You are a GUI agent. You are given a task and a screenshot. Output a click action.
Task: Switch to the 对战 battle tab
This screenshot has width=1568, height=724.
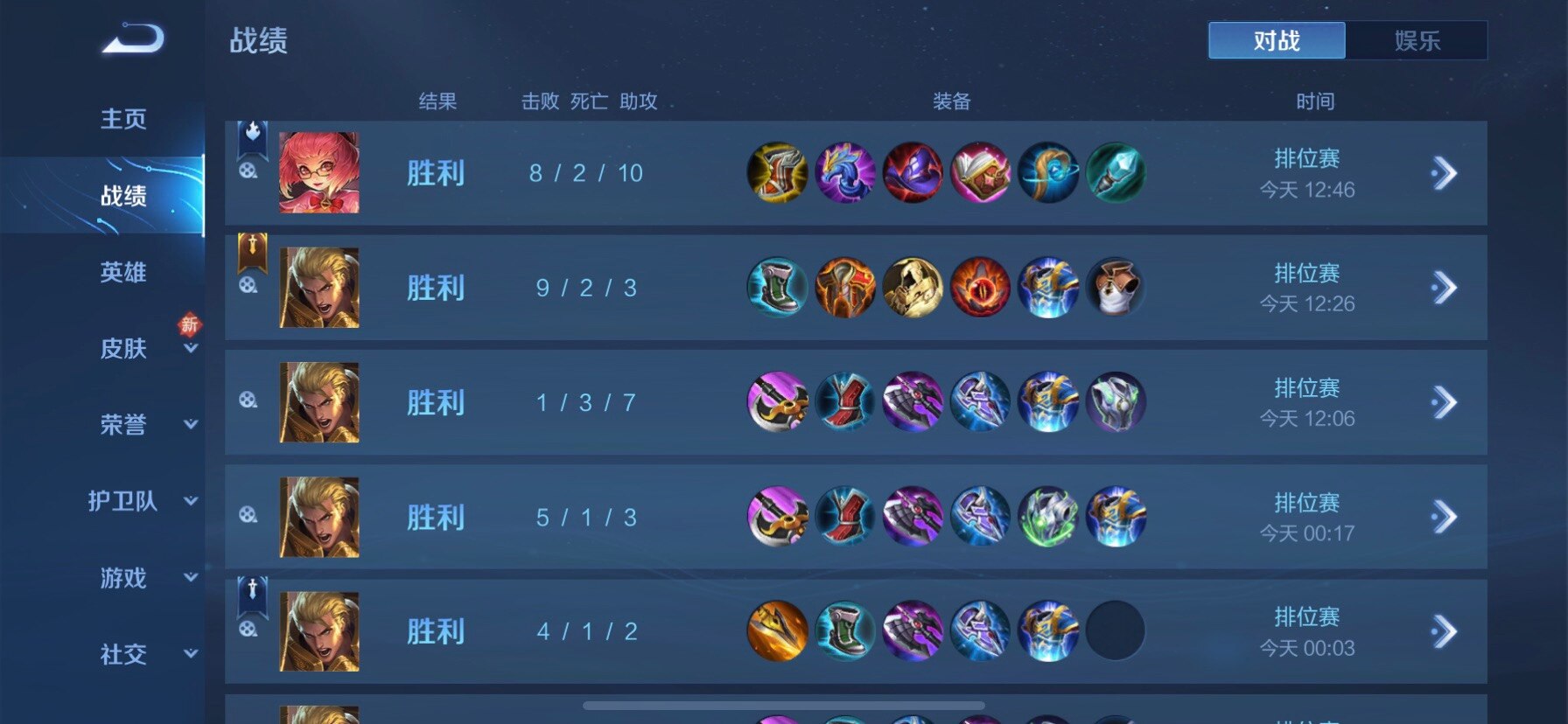(1277, 40)
